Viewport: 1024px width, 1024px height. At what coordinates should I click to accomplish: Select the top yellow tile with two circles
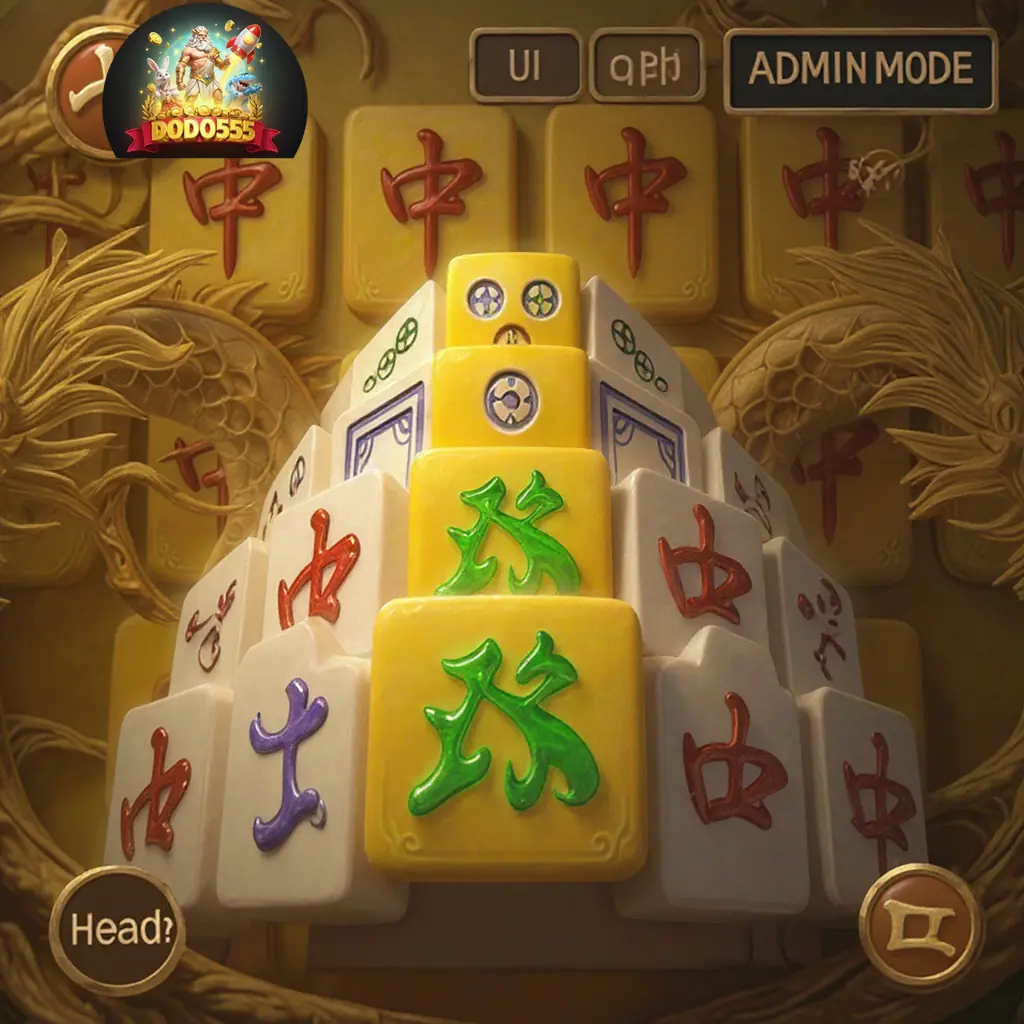coord(513,298)
